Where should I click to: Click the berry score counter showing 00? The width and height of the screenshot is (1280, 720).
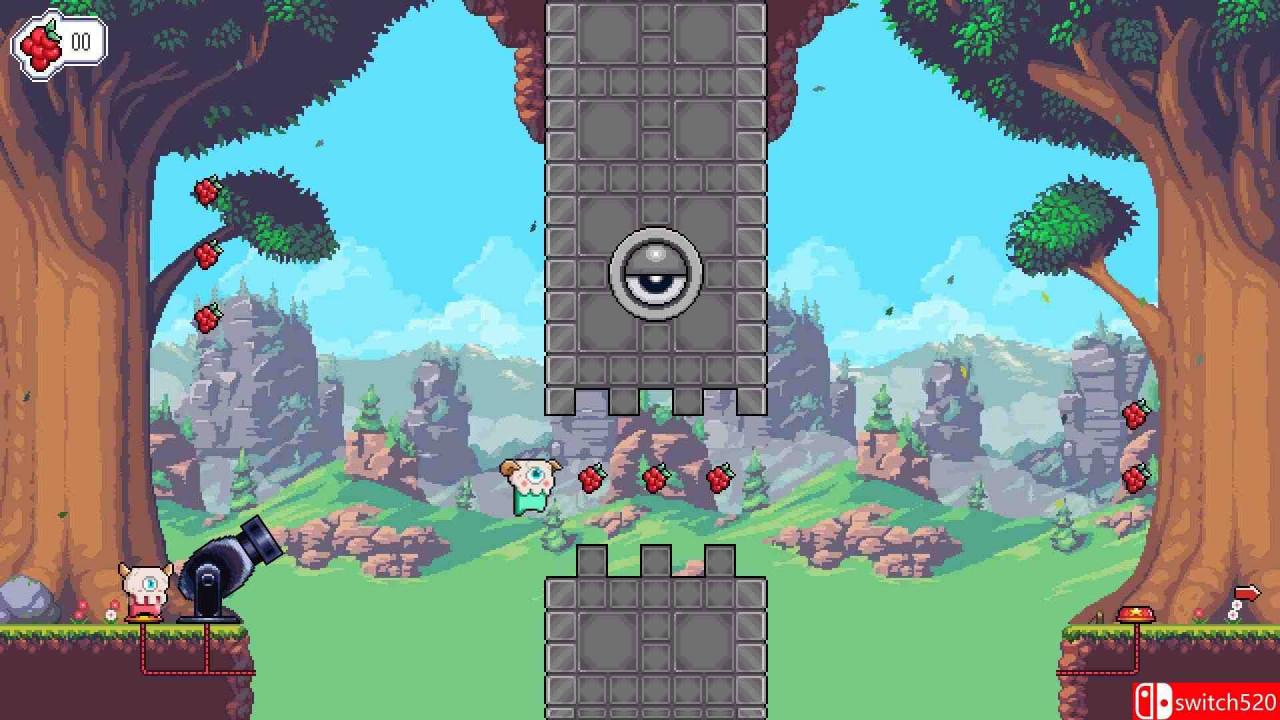tap(81, 40)
